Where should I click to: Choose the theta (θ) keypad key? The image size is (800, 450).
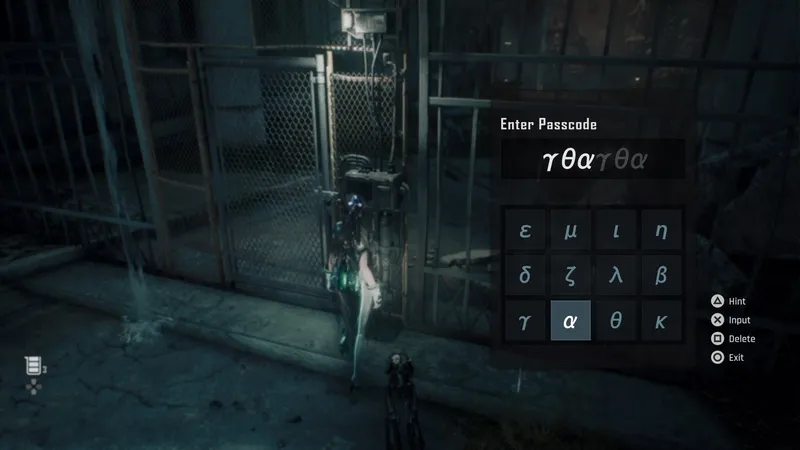pyautogui.click(x=616, y=321)
